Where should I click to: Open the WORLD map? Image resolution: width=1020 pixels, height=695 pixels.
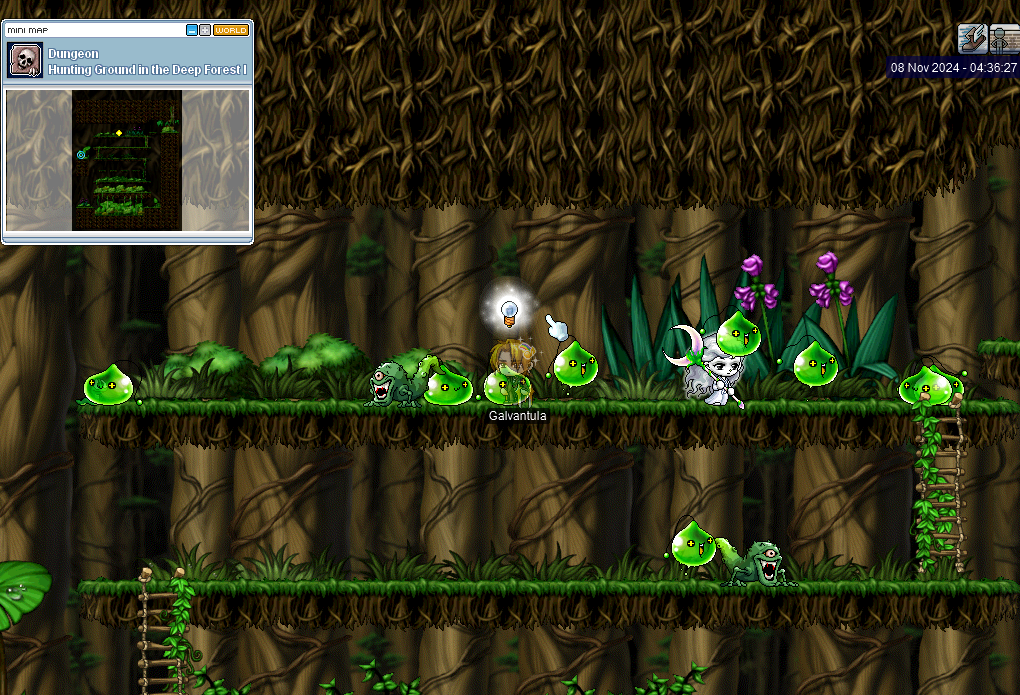(231, 30)
